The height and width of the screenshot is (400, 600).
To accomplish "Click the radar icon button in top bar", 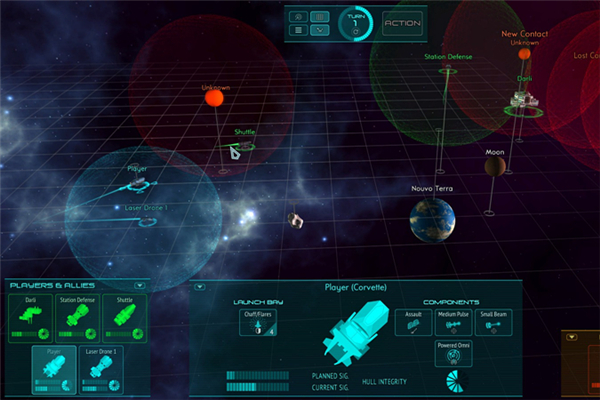I will (297, 16).
